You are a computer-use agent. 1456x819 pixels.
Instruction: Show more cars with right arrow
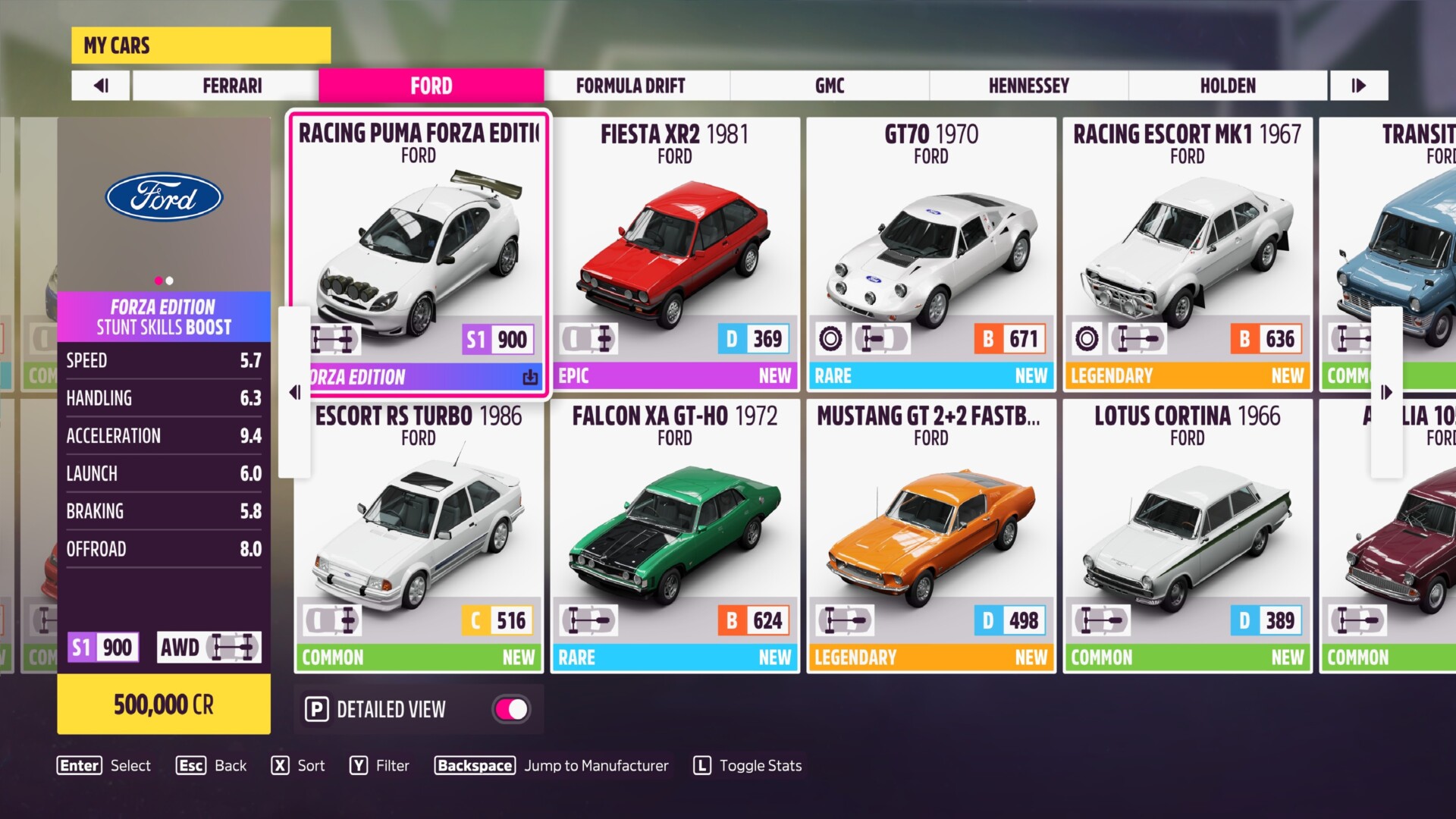pos(1387,392)
